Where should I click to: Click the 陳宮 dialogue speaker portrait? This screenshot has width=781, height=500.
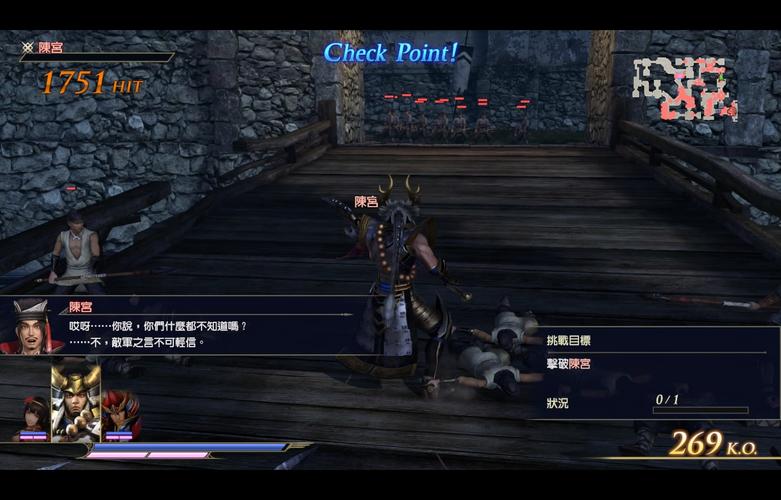pos(31,327)
